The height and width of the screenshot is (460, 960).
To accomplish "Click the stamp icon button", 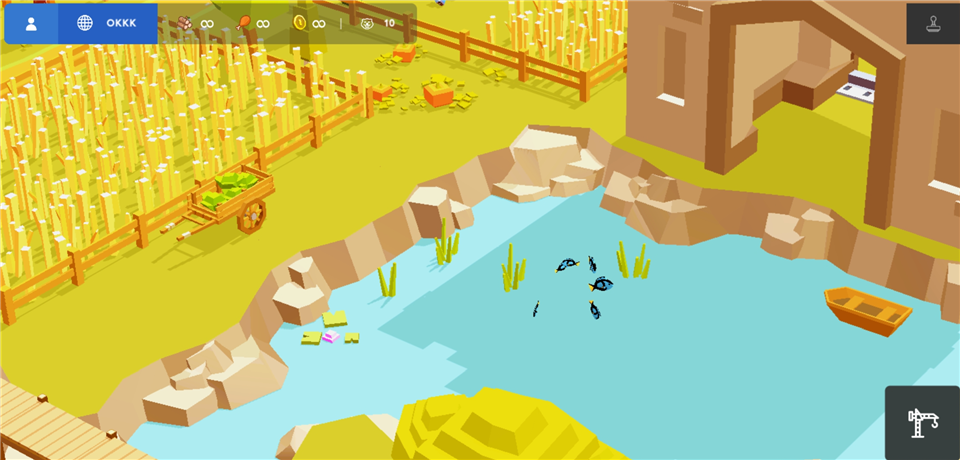I will pyautogui.click(x=932, y=24).
